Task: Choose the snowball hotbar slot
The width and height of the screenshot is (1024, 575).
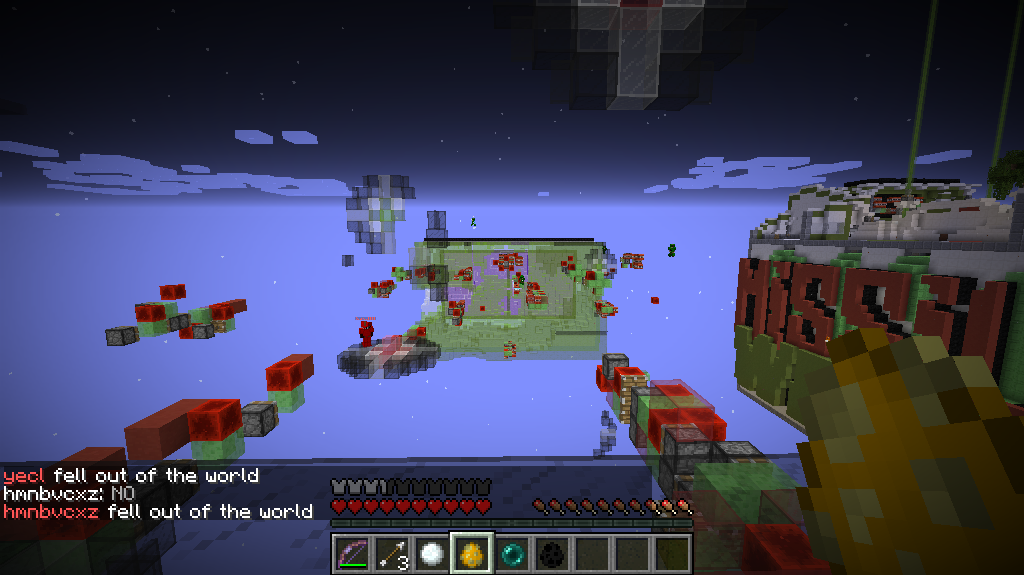Action: (431, 553)
